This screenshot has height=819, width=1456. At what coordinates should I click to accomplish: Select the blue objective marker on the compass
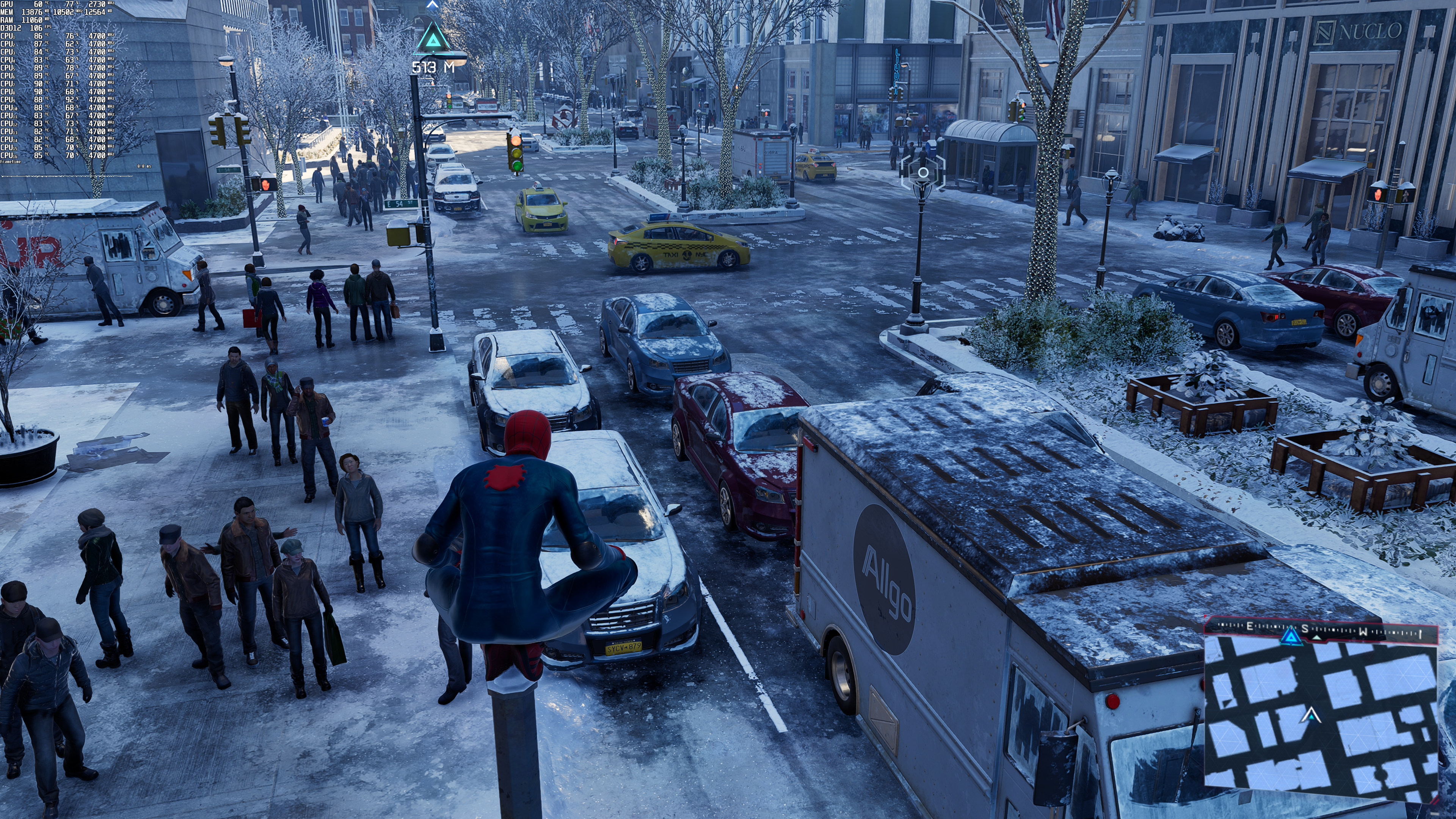pyautogui.click(x=1290, y=637)
